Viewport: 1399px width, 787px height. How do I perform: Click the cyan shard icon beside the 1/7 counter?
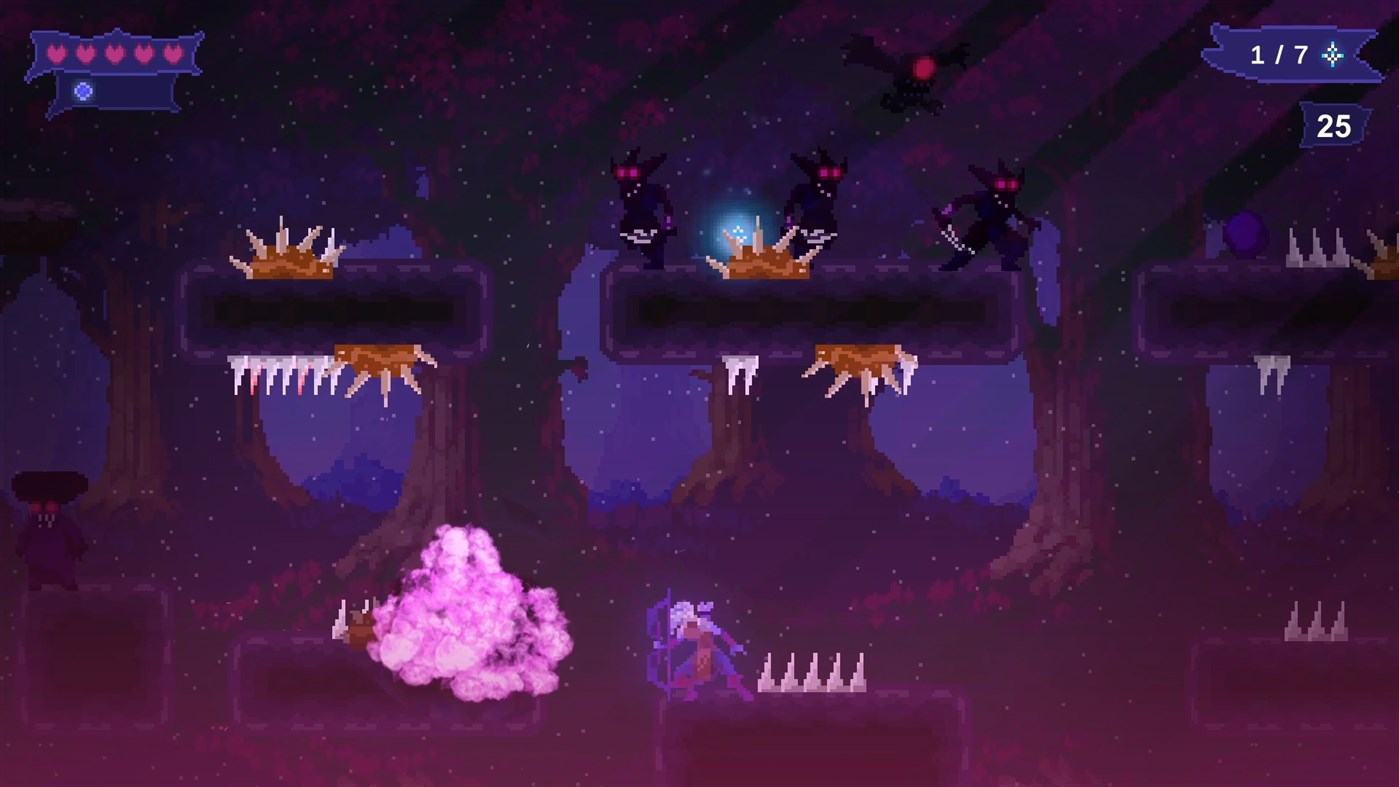(1332, 55)
